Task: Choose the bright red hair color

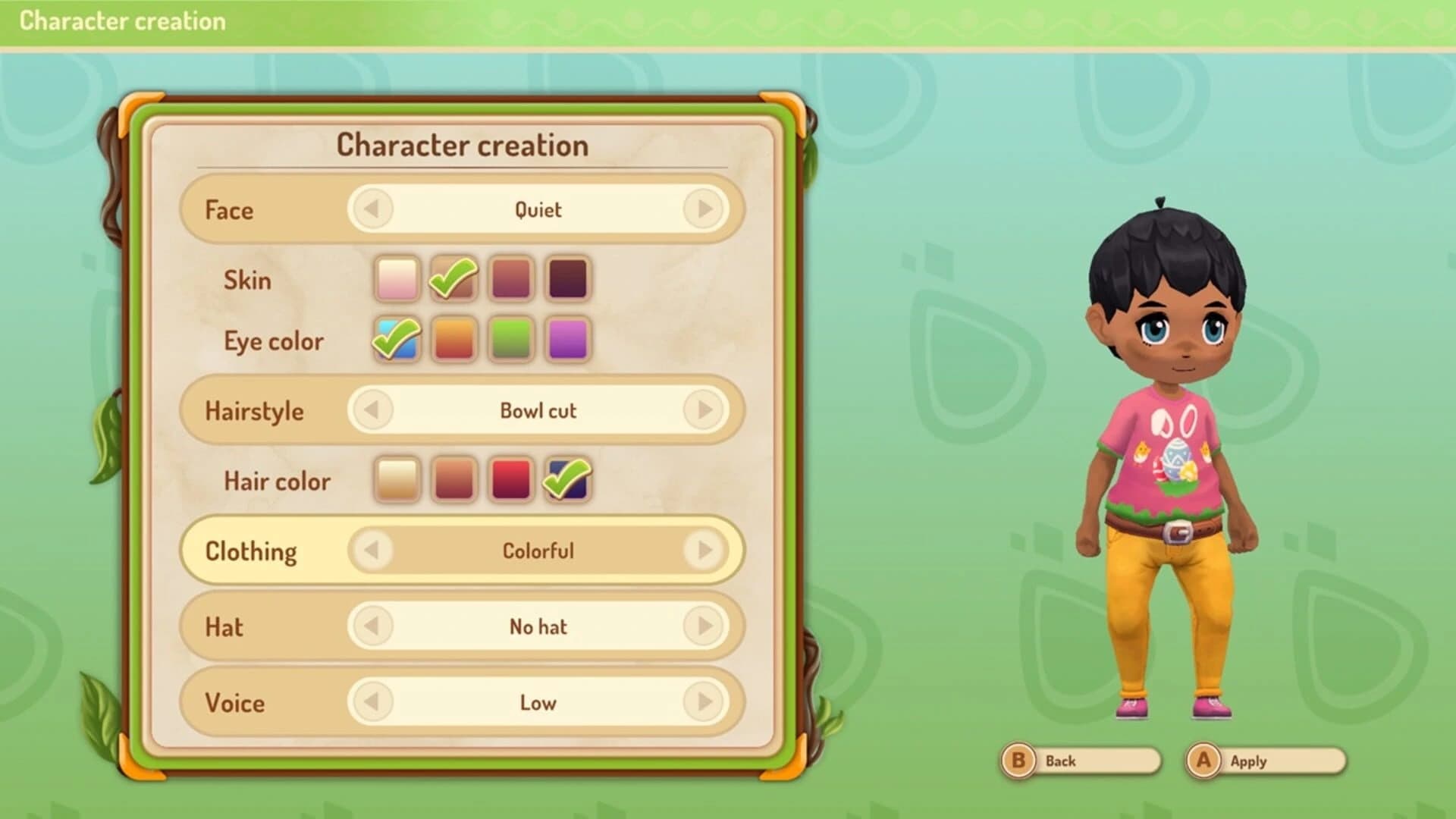Action: (x=510, y=479)
